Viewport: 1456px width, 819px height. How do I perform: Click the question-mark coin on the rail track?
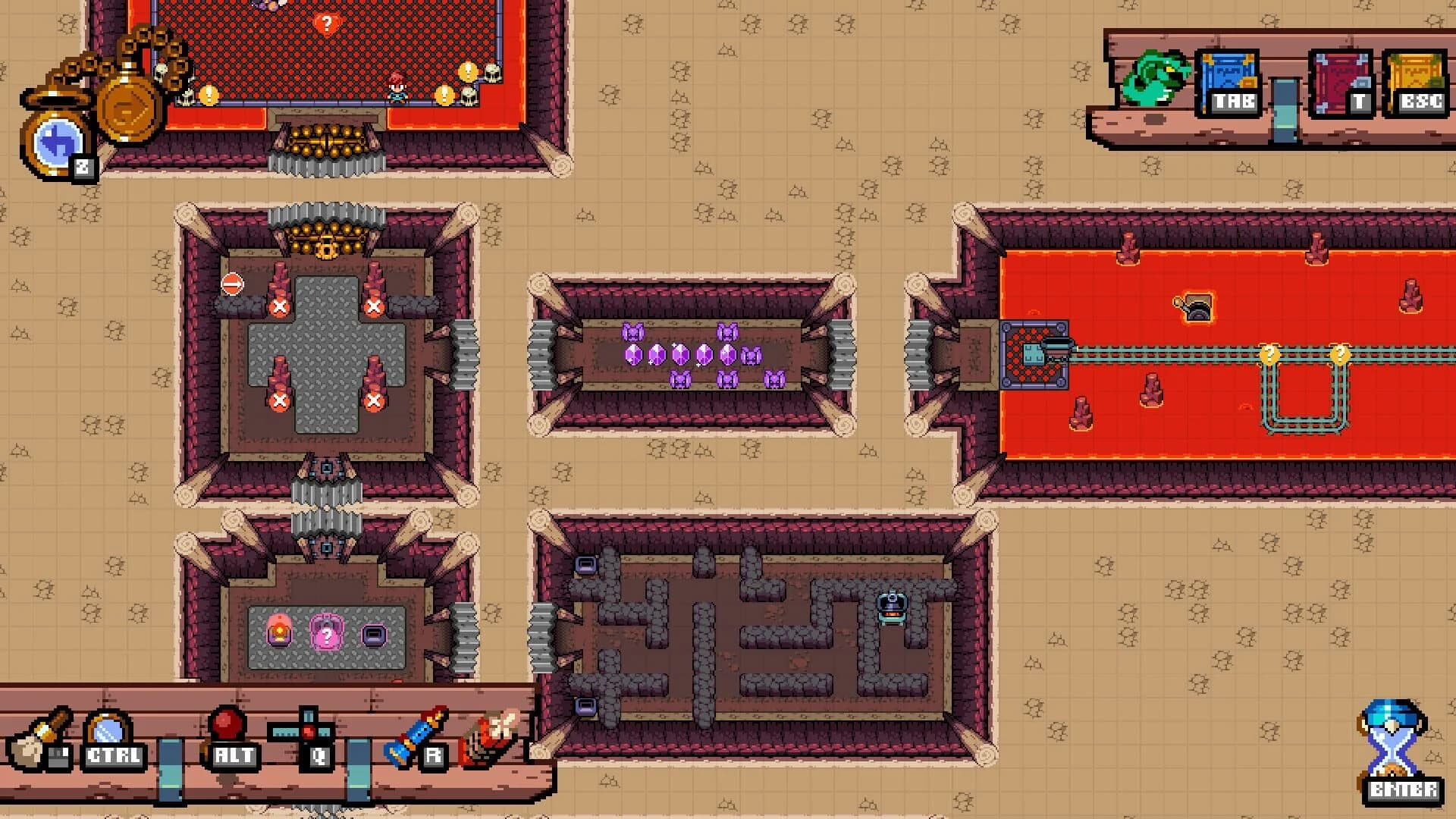[x=1268, y=353]
